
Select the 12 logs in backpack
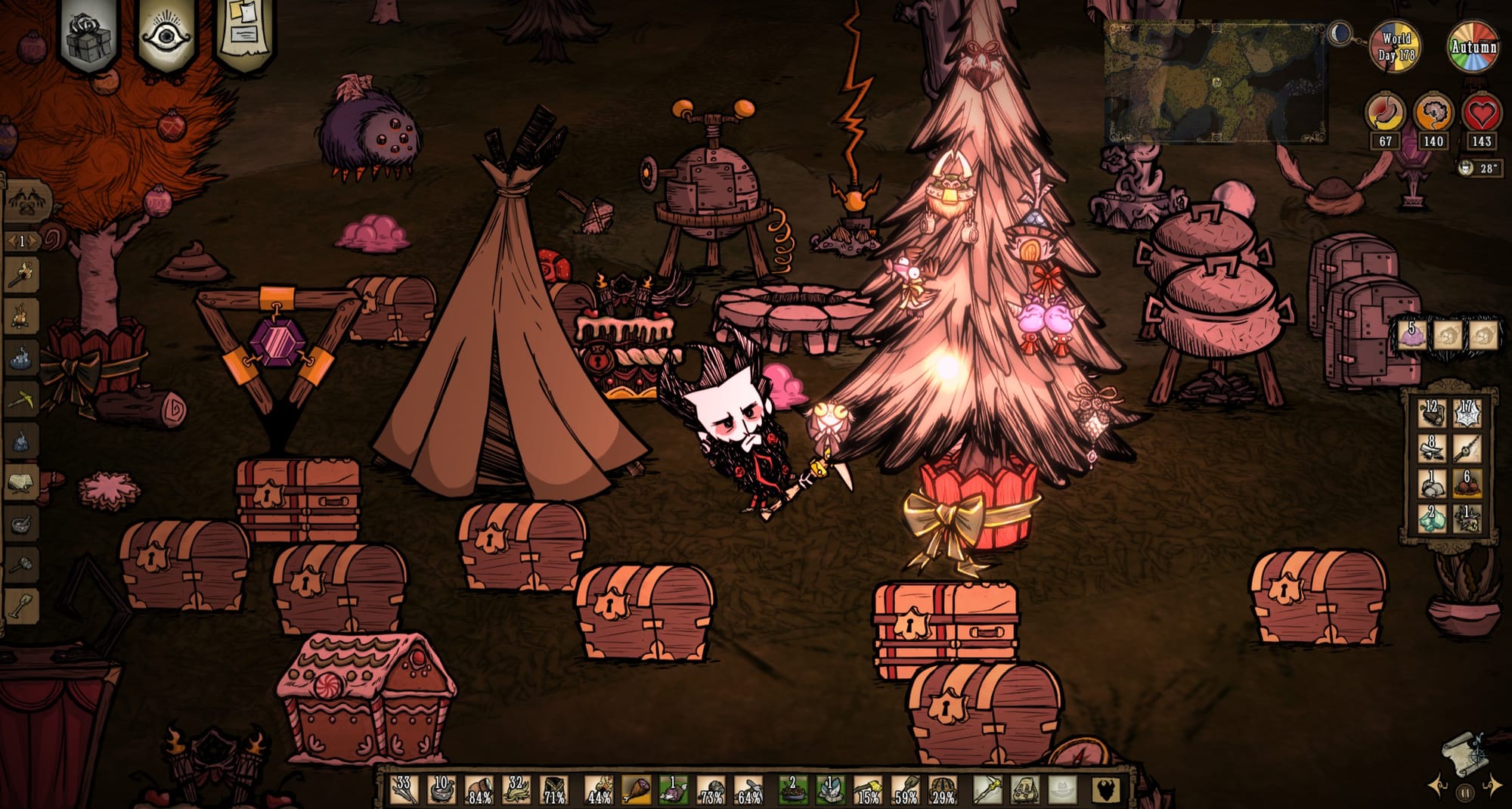coord(1432,414)
